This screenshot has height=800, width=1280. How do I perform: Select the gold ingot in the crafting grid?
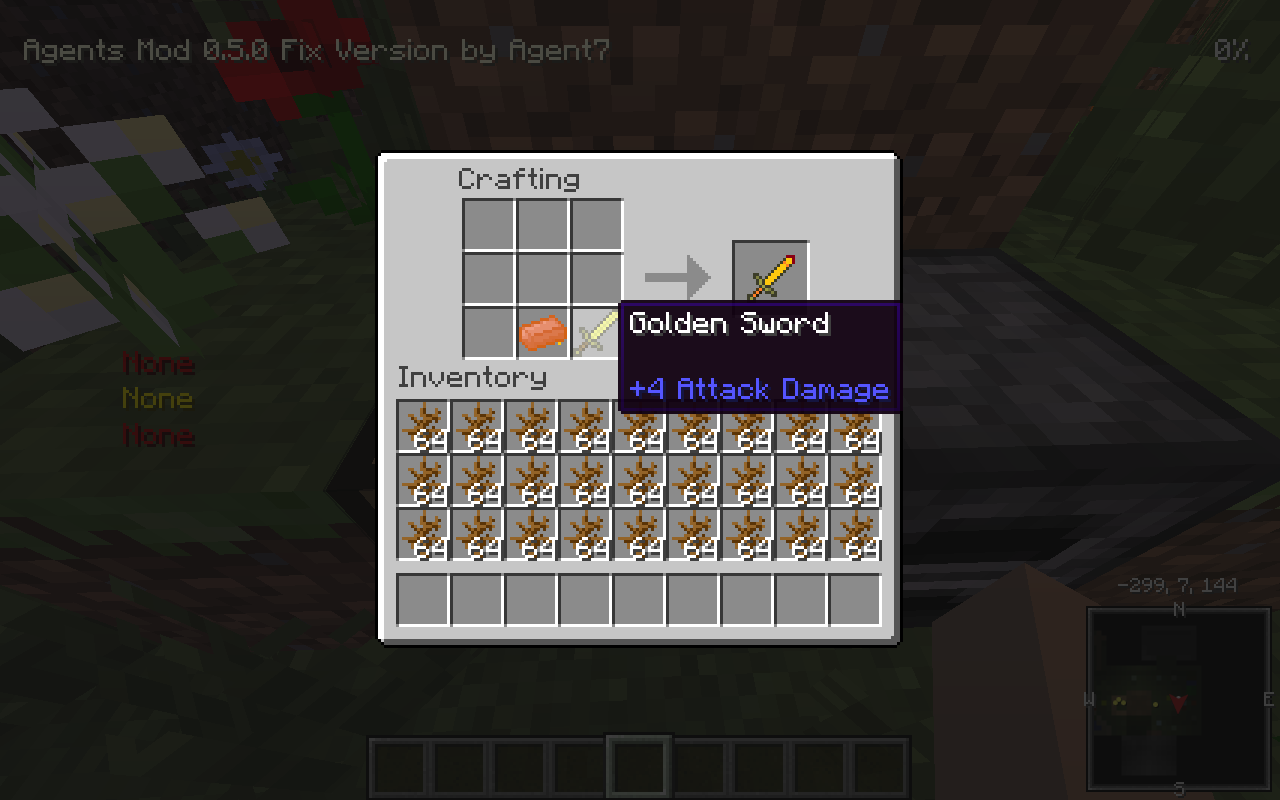point(543,330)
